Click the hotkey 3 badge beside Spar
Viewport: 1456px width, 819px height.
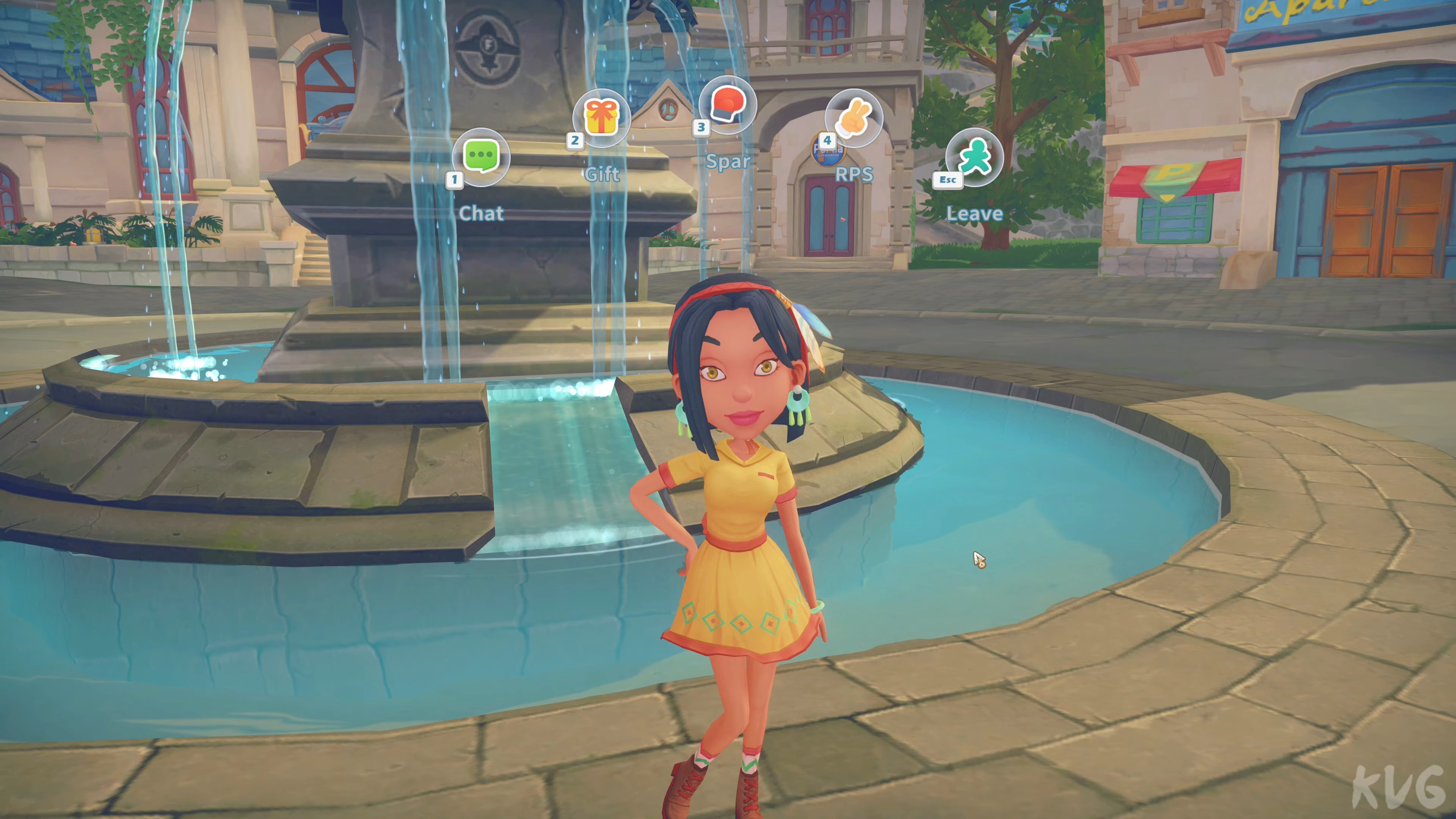tap(701, 128)
